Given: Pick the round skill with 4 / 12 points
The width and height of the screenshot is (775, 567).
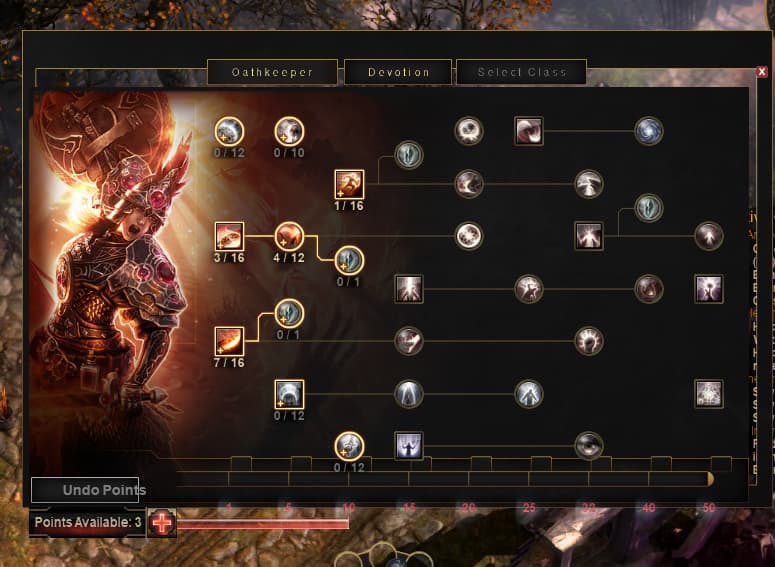Looking at the screenshot, I should coord(289,236).
